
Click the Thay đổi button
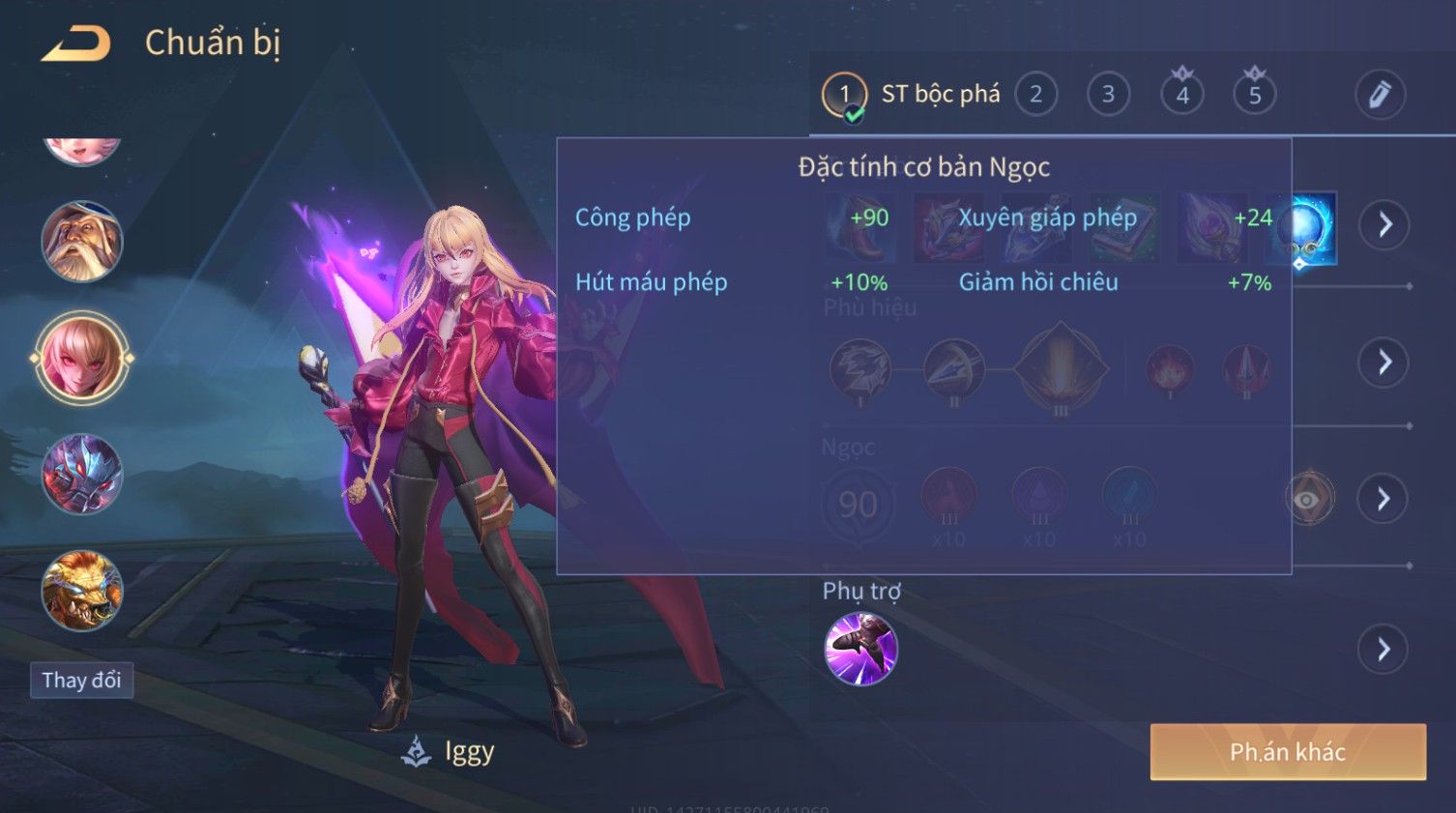tap(81, 681)
